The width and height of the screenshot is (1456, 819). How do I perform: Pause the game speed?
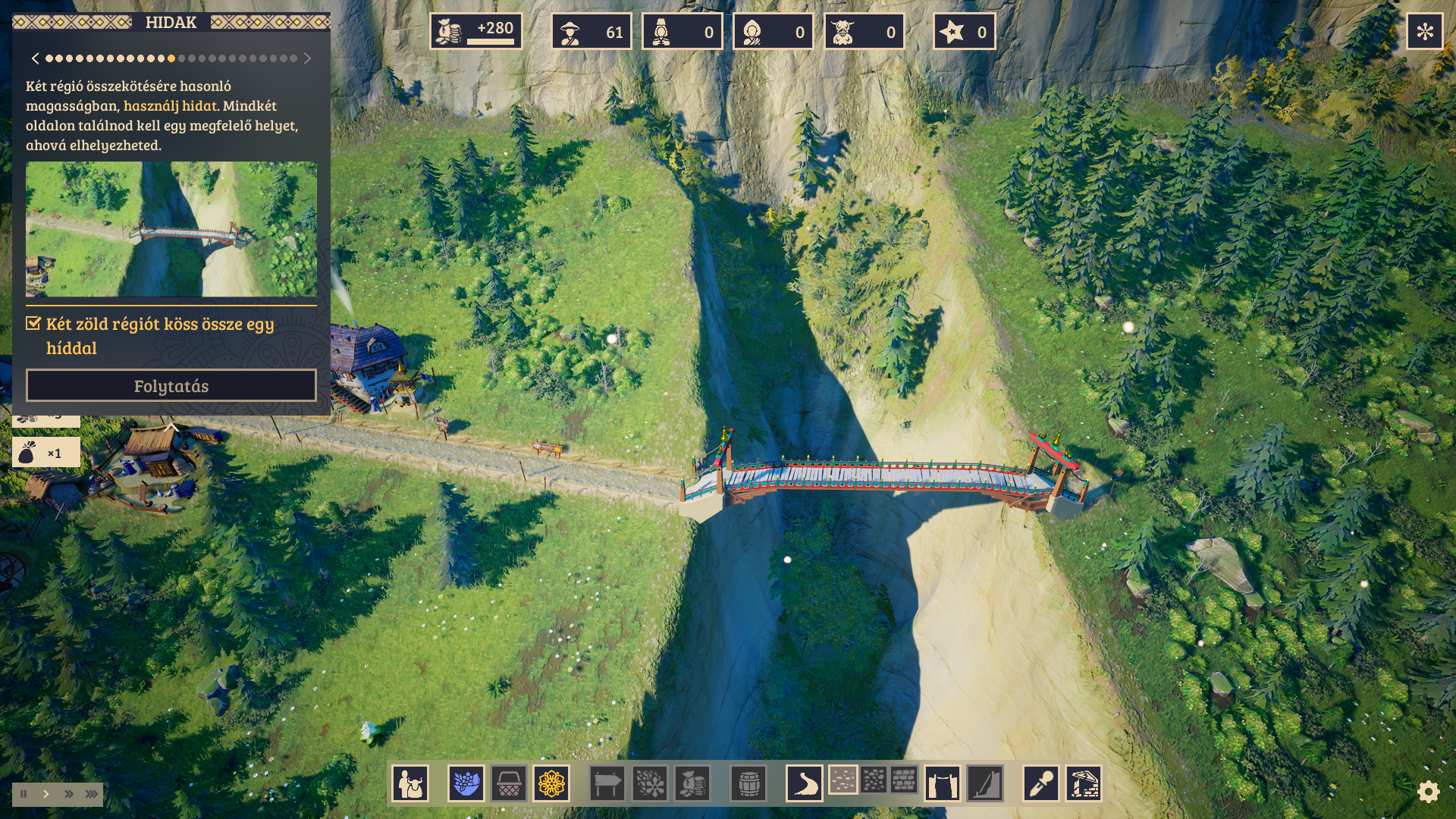point(24,794)
